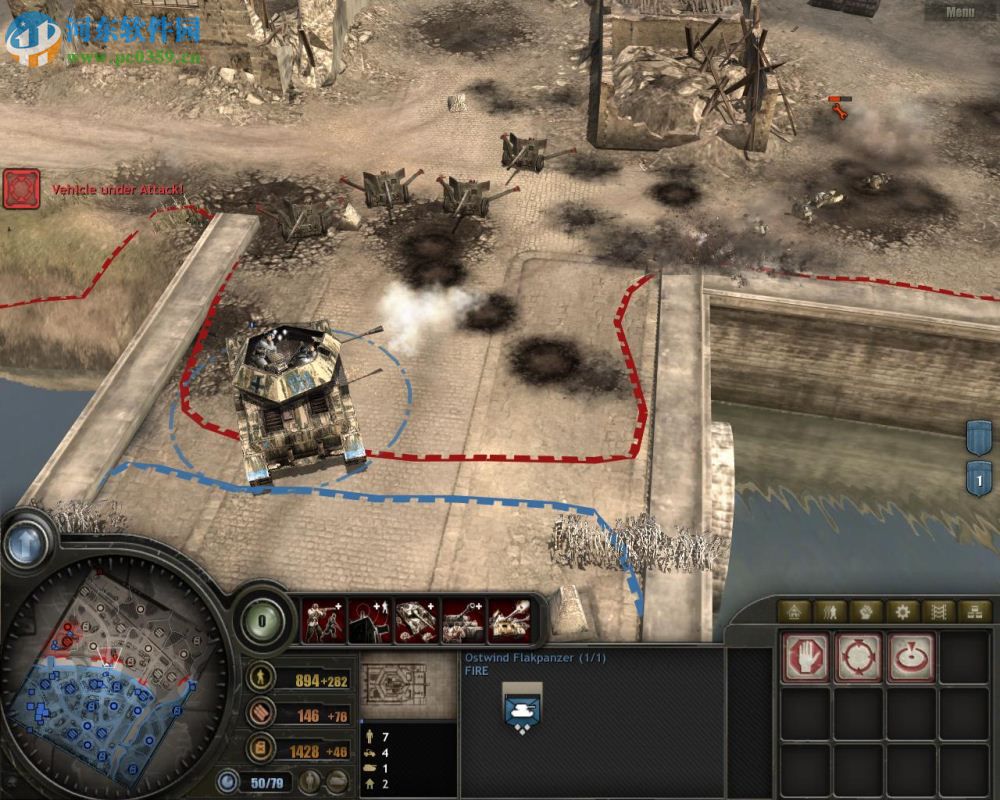Image resolution: width=1000 pixels, height=800 pixels.
Task: Choose the rightmost firing-cannon ability icon
Action: point(511,621)
